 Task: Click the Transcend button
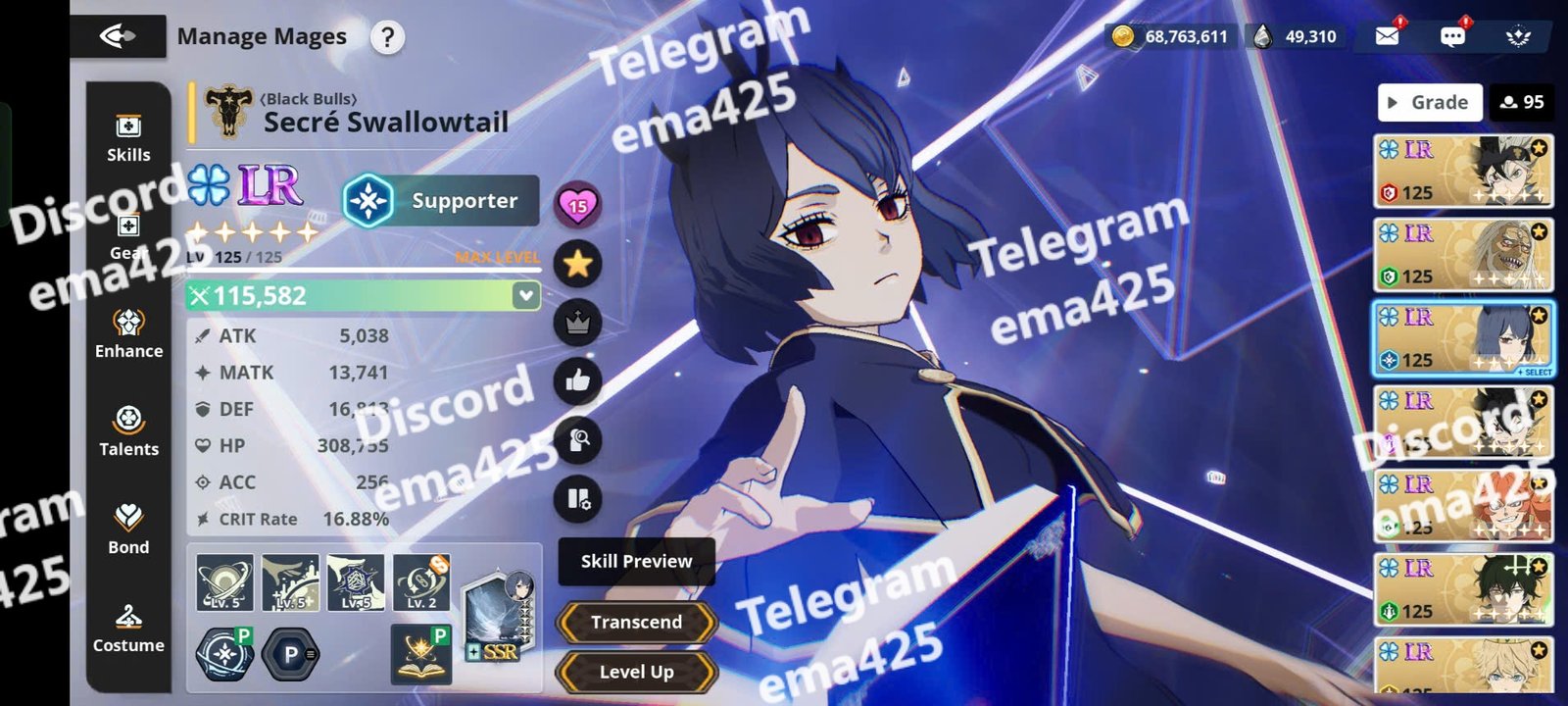[636, 622]
